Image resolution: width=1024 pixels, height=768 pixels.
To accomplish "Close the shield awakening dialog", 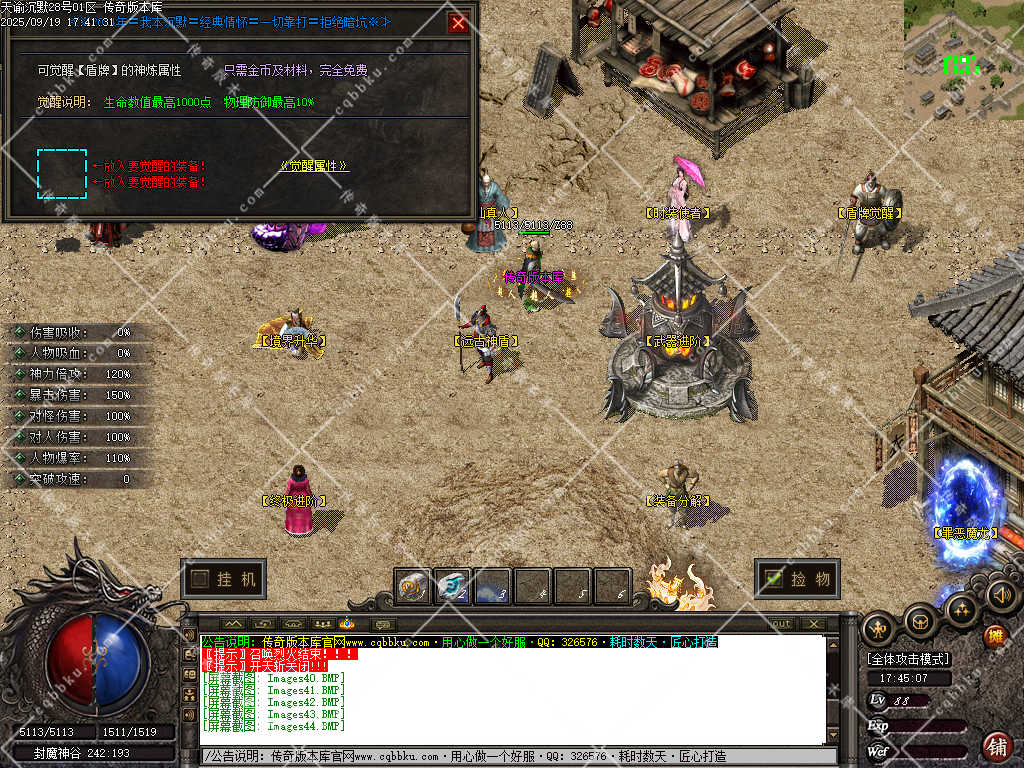I will (458, 23).
